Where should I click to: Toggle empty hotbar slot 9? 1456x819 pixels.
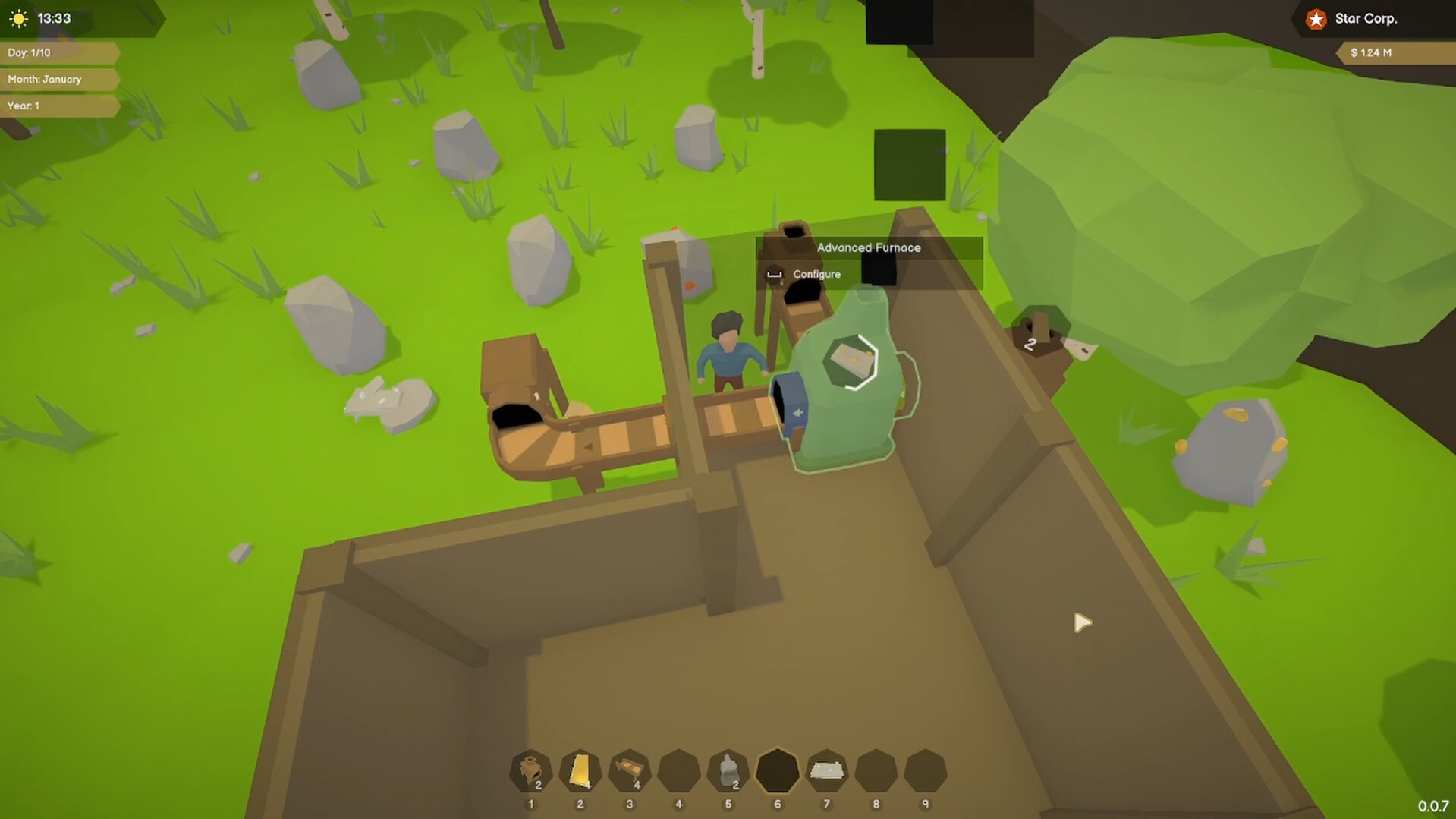point(925,771)
